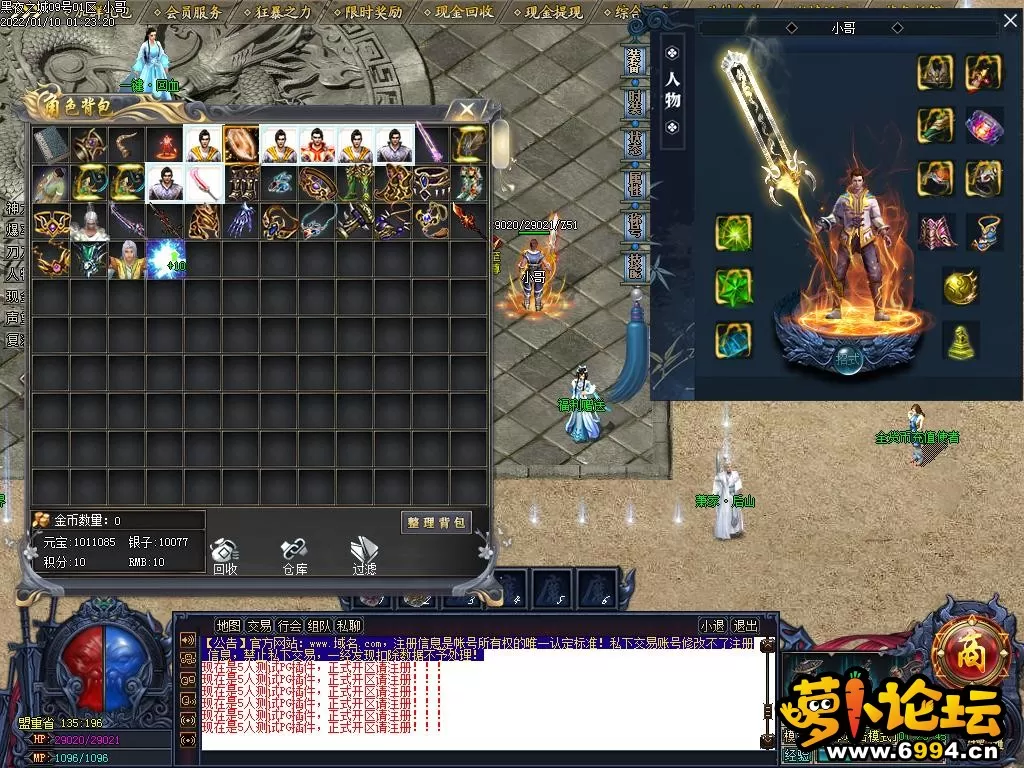This screenshot has width=1024, height=768.
Task: Select the golden seal equipment slot
Action: 961,340
